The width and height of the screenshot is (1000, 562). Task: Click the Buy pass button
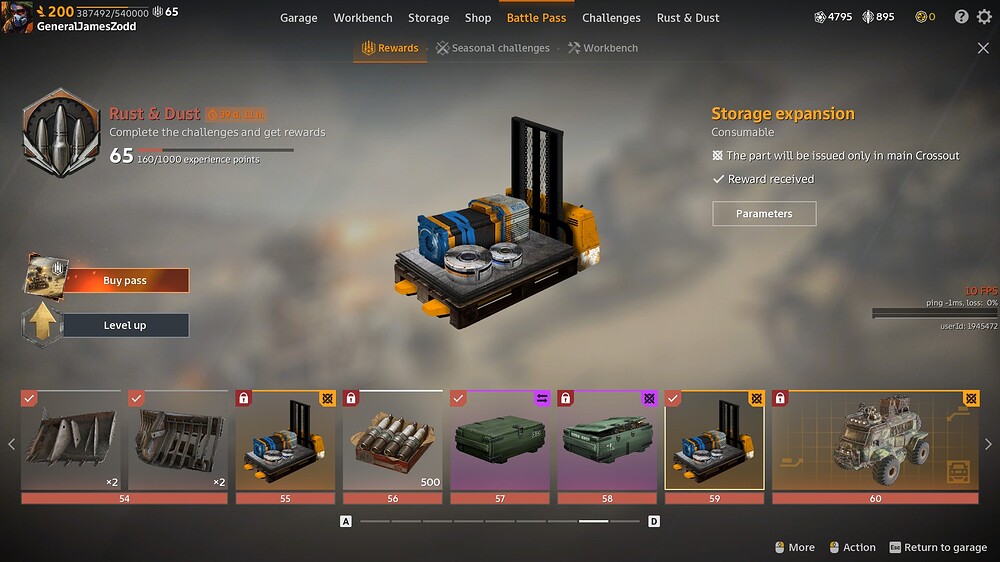tap(125, 281)
